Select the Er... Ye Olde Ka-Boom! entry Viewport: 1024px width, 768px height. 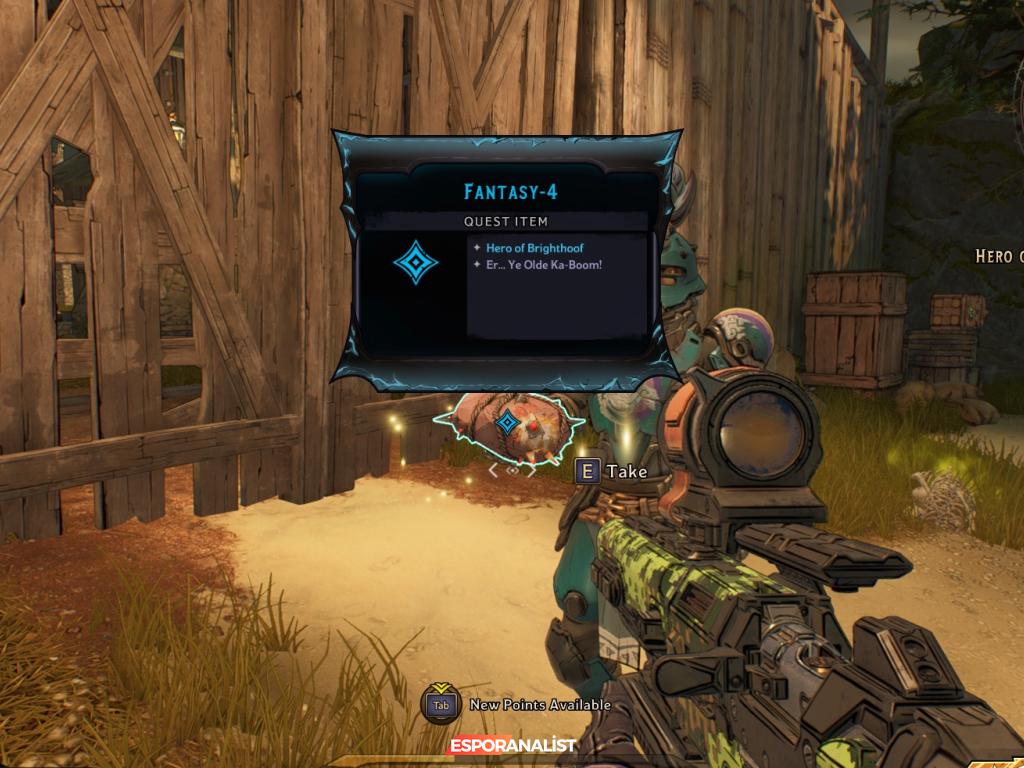point(543,265)
